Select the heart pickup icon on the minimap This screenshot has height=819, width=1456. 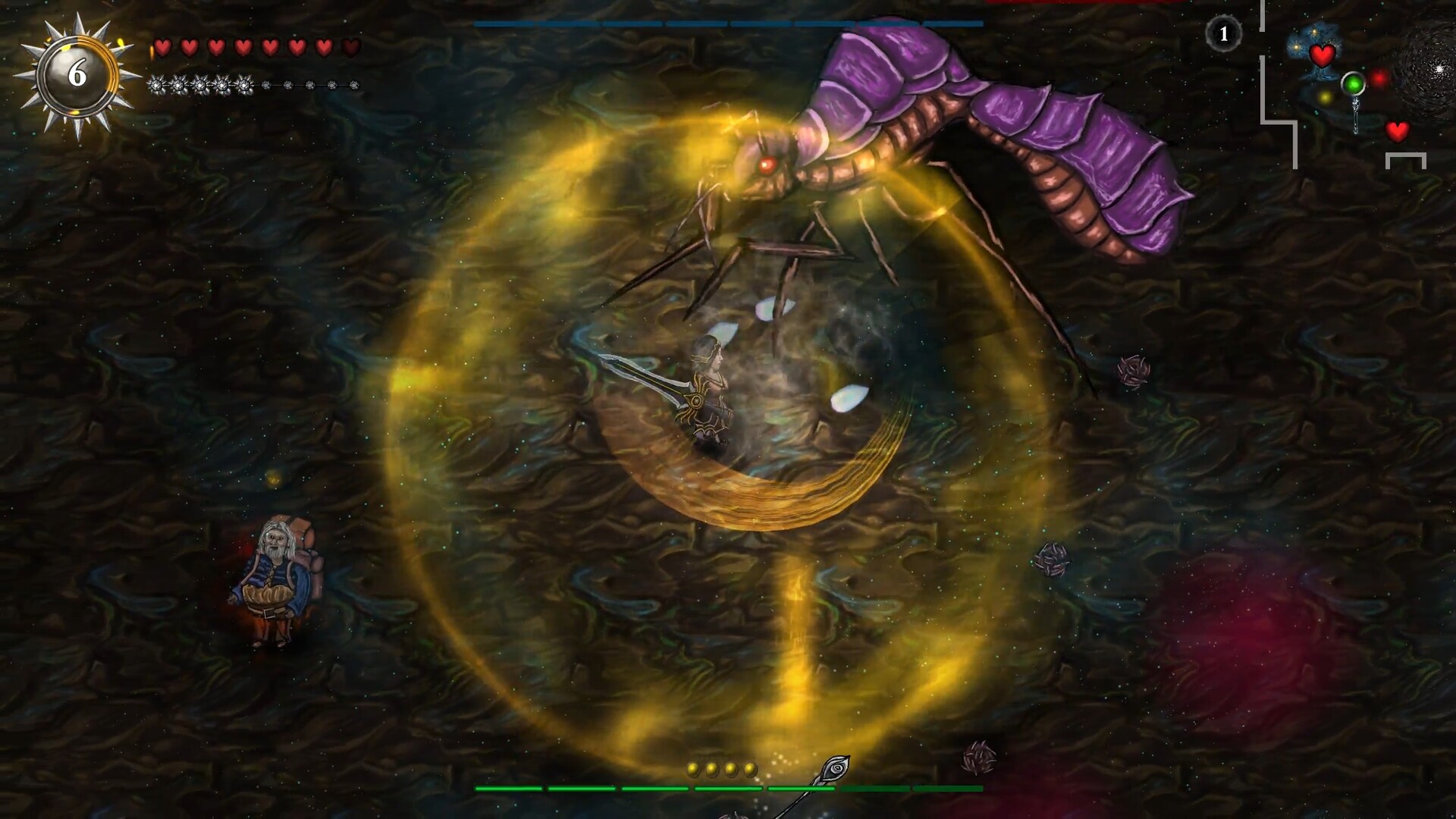1324,55
